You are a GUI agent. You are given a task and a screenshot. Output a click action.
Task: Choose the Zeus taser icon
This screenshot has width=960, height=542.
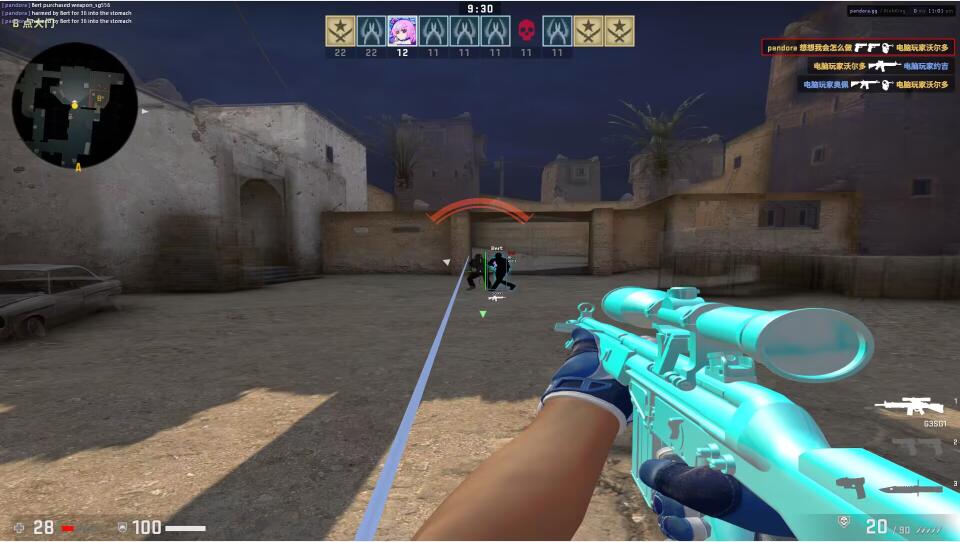tap(851, 487)
